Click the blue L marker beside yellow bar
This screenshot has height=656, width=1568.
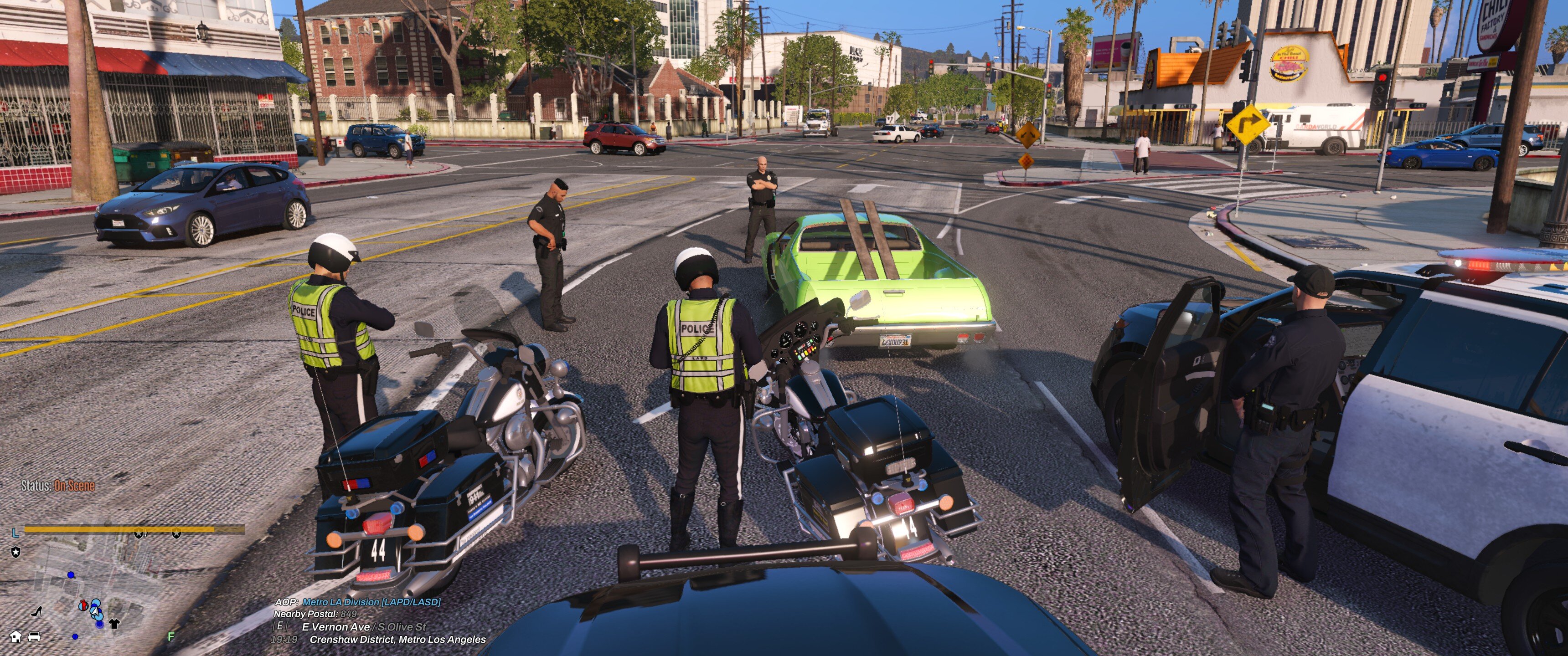click(15, 533)
